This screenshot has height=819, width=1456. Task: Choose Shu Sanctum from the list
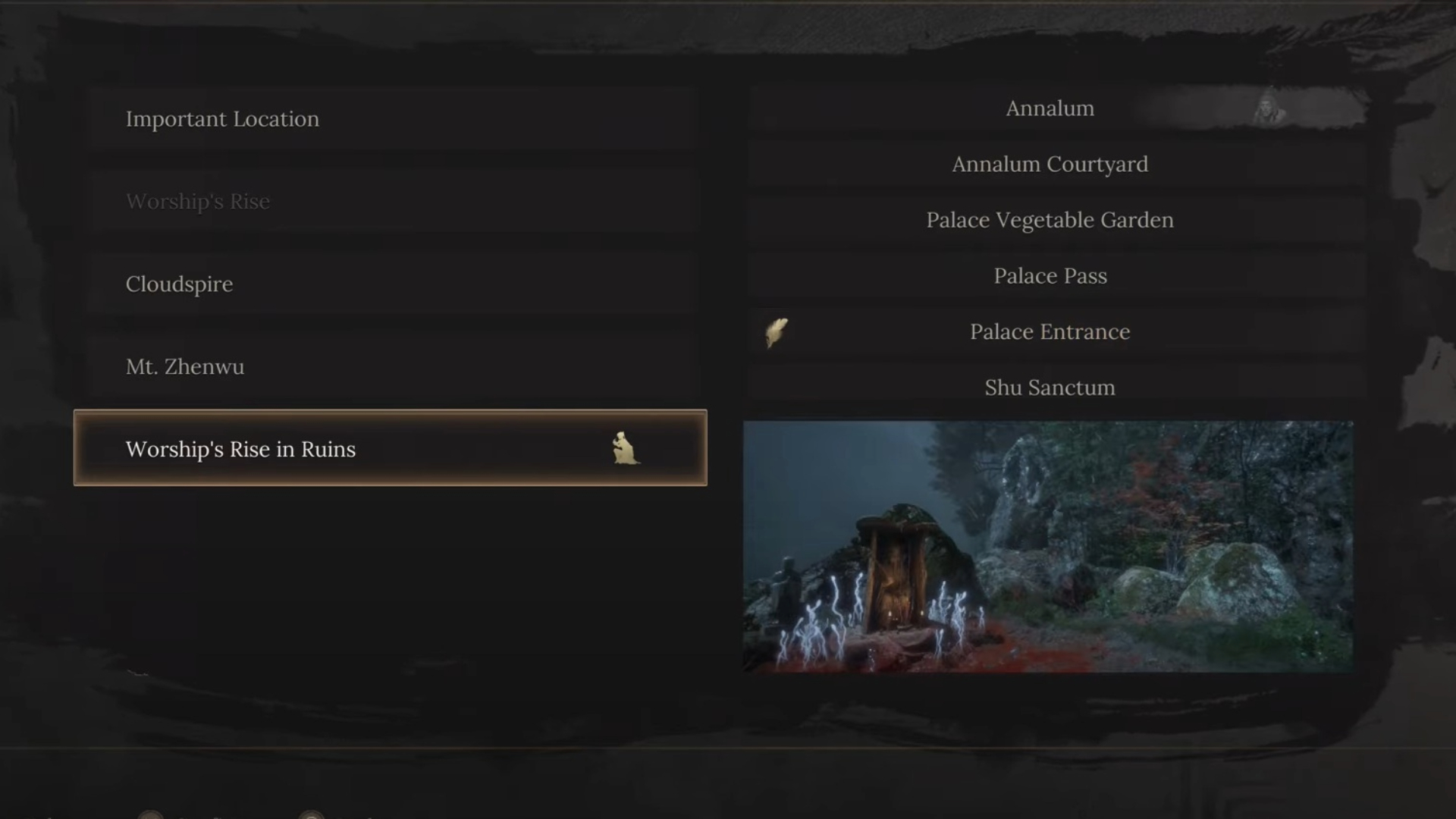(x=1050, y=388)
